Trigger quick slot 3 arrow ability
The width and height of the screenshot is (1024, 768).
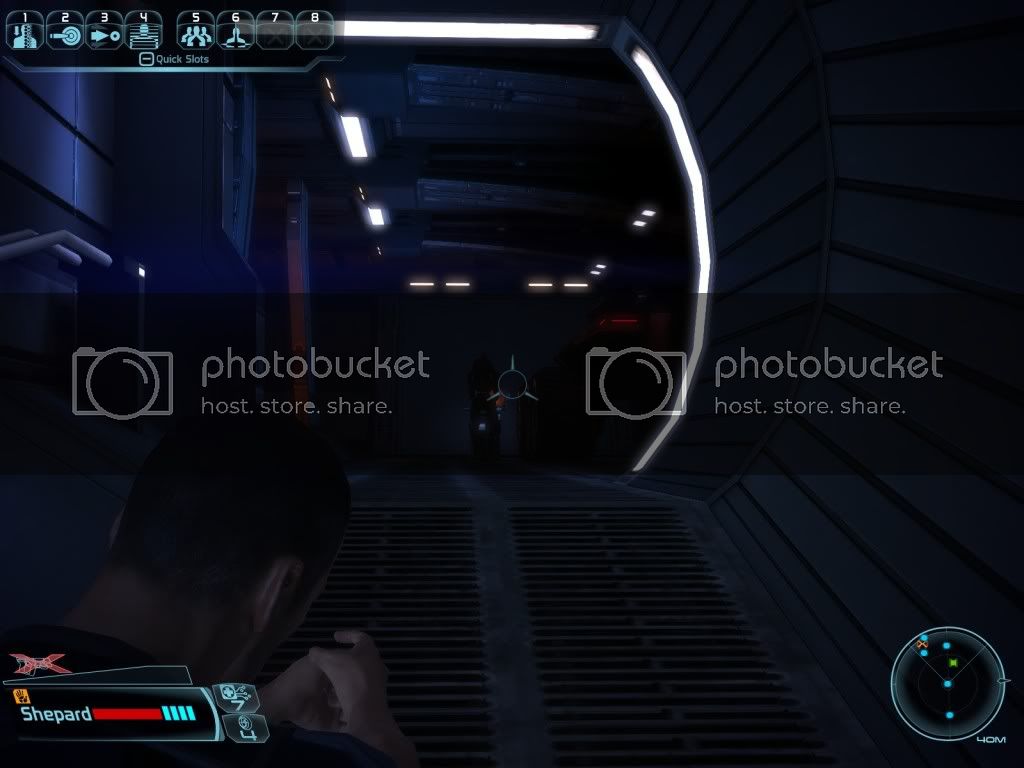pos(104,32)
